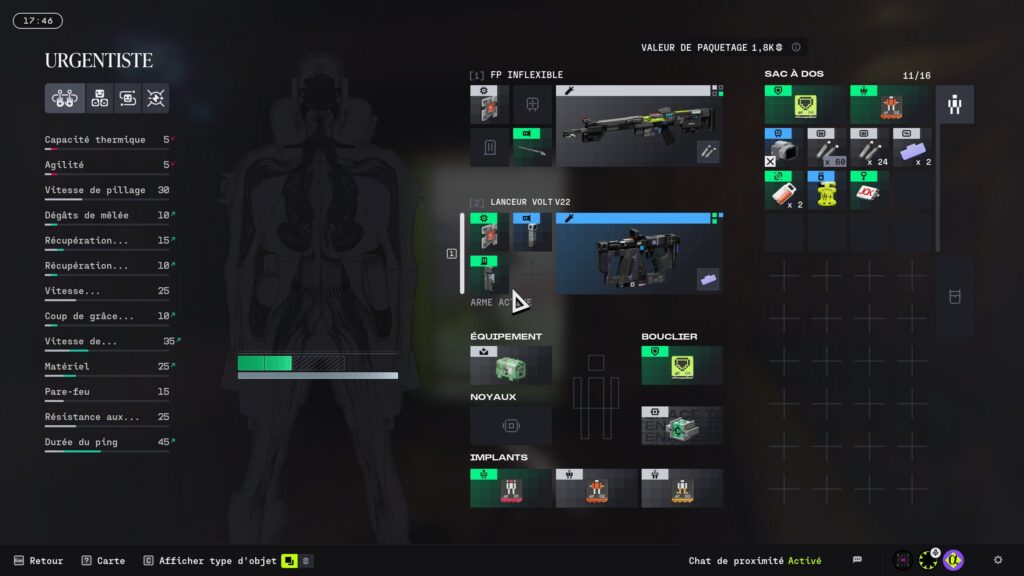Select the green-tagged implant with pink base

point(510,488)
